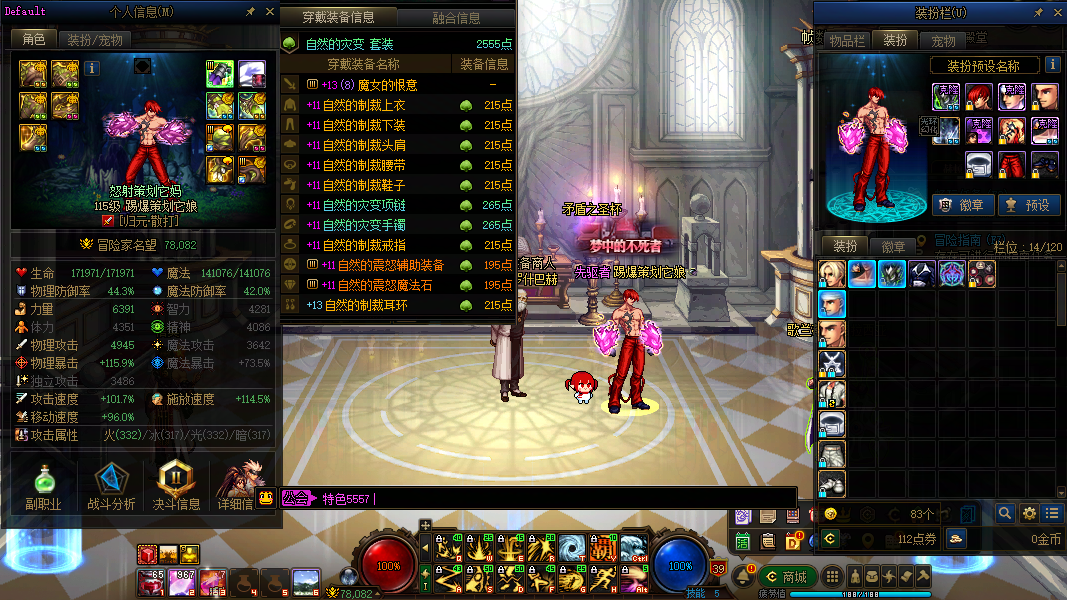The image size is (1067, 600).
Task: Switch to the 装扮/宠物 tab
Action: pyautogui.click(x=95, y=40)
